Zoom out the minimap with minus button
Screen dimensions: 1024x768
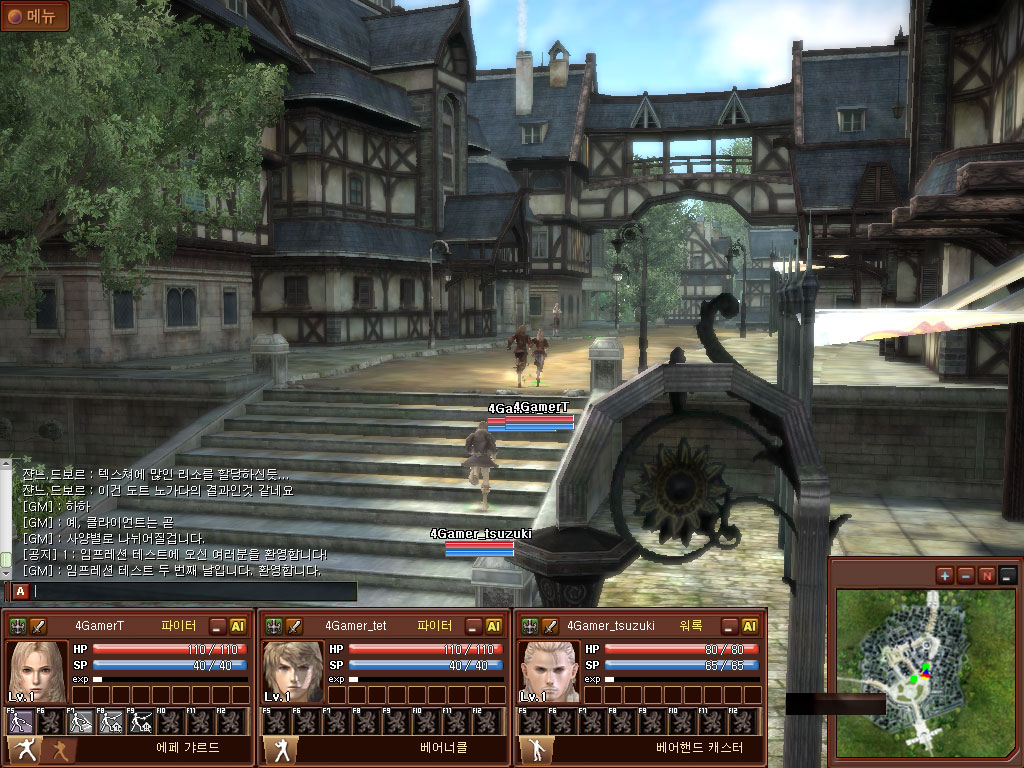point(966,575)
